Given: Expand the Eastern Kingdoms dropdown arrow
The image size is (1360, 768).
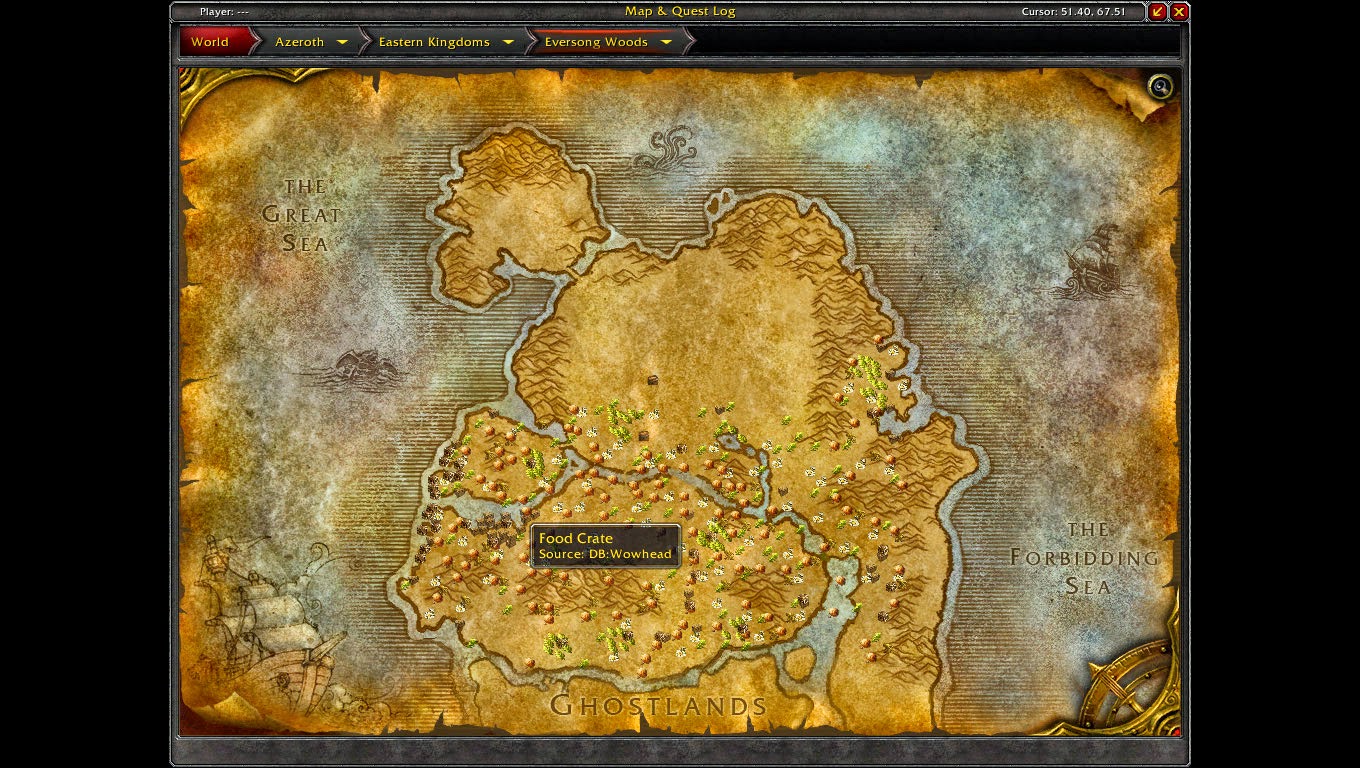Looking at the screenshot, I should pos(509,41).
